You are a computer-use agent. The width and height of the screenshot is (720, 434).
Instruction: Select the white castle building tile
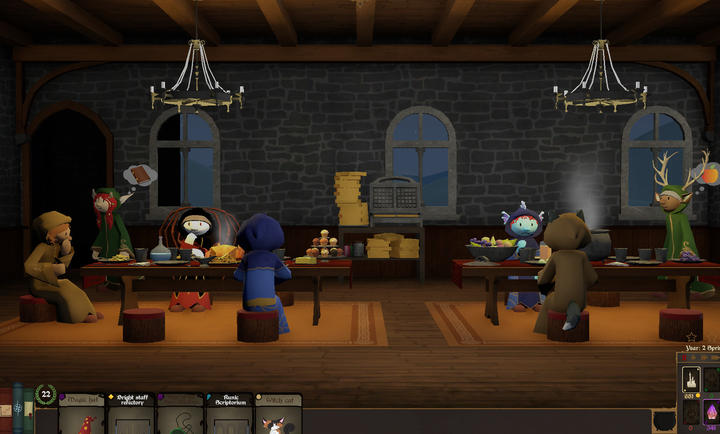click(690, 380)
